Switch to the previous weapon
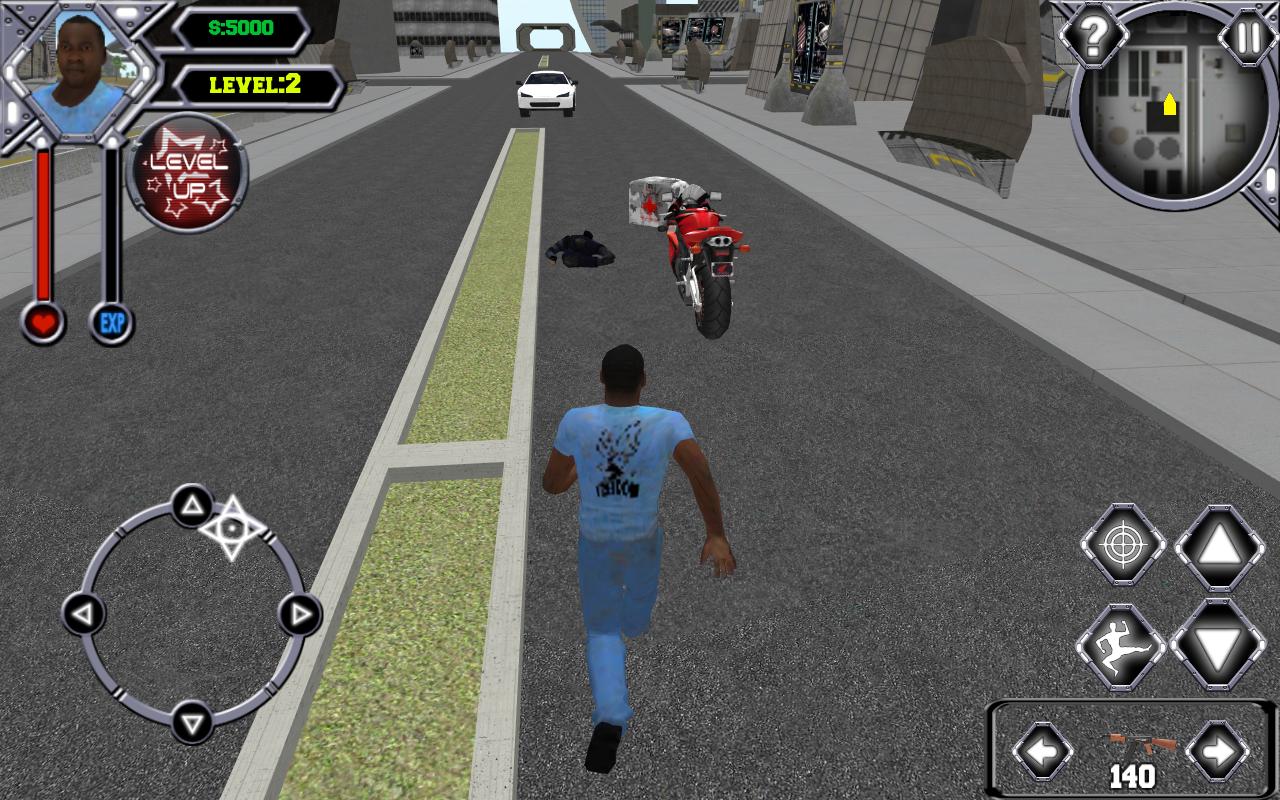Viewport: 1280px width, 800px height. coord(1042,749)
